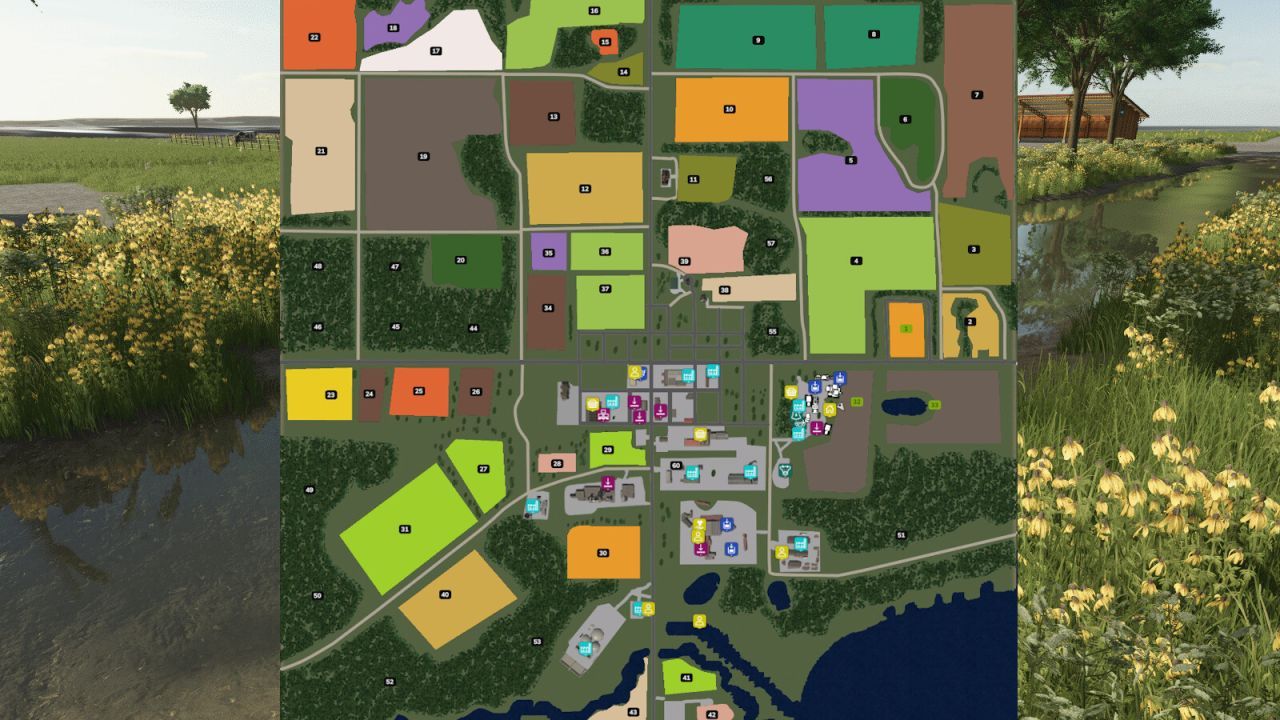Viewport: 1280px width, 720px height.
Task: Select the yellow farmhouse home icon
Action: point(830,409)
